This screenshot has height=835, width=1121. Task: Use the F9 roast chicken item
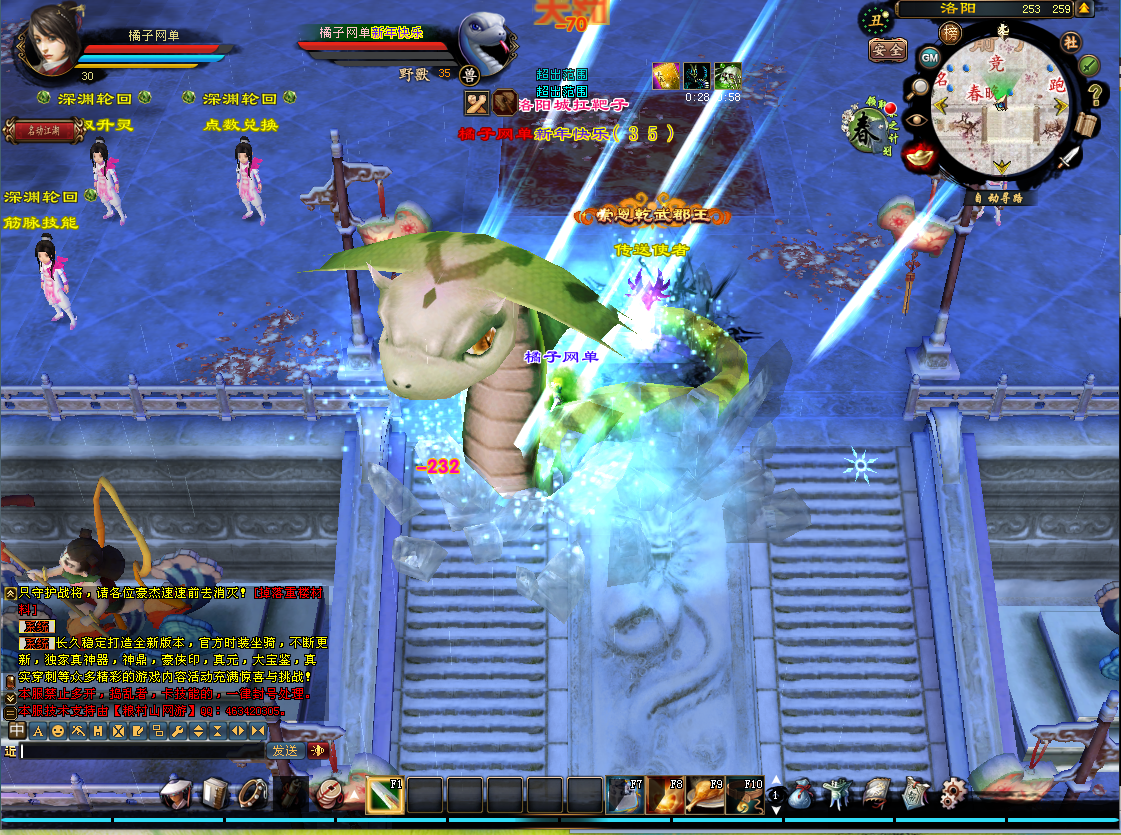[x=704, y=794]
